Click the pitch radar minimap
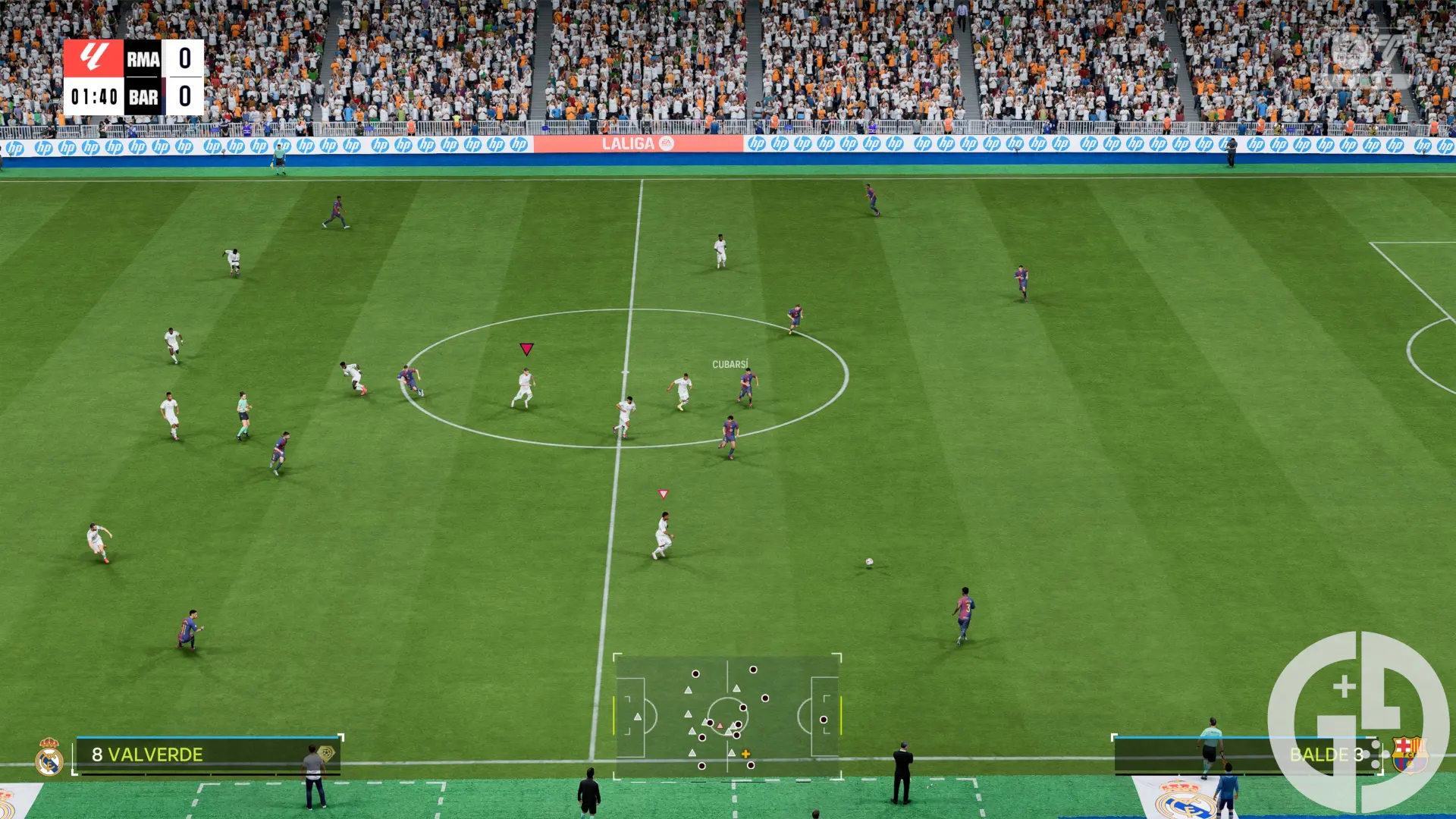Image resolution: width=1456 pixels, height=819 pixels. 727,717
